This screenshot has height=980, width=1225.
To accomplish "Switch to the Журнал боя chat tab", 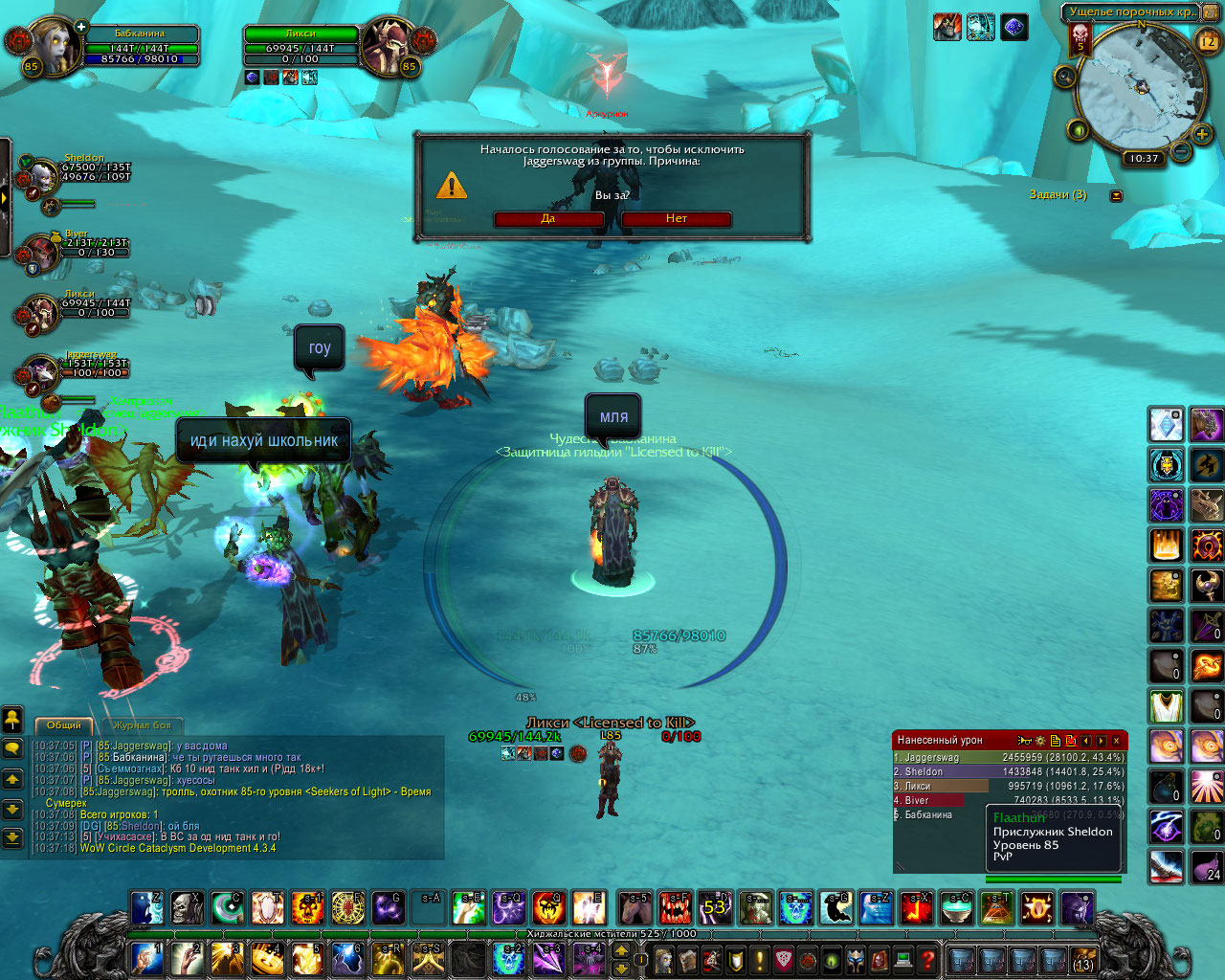I will coord(142,725).
